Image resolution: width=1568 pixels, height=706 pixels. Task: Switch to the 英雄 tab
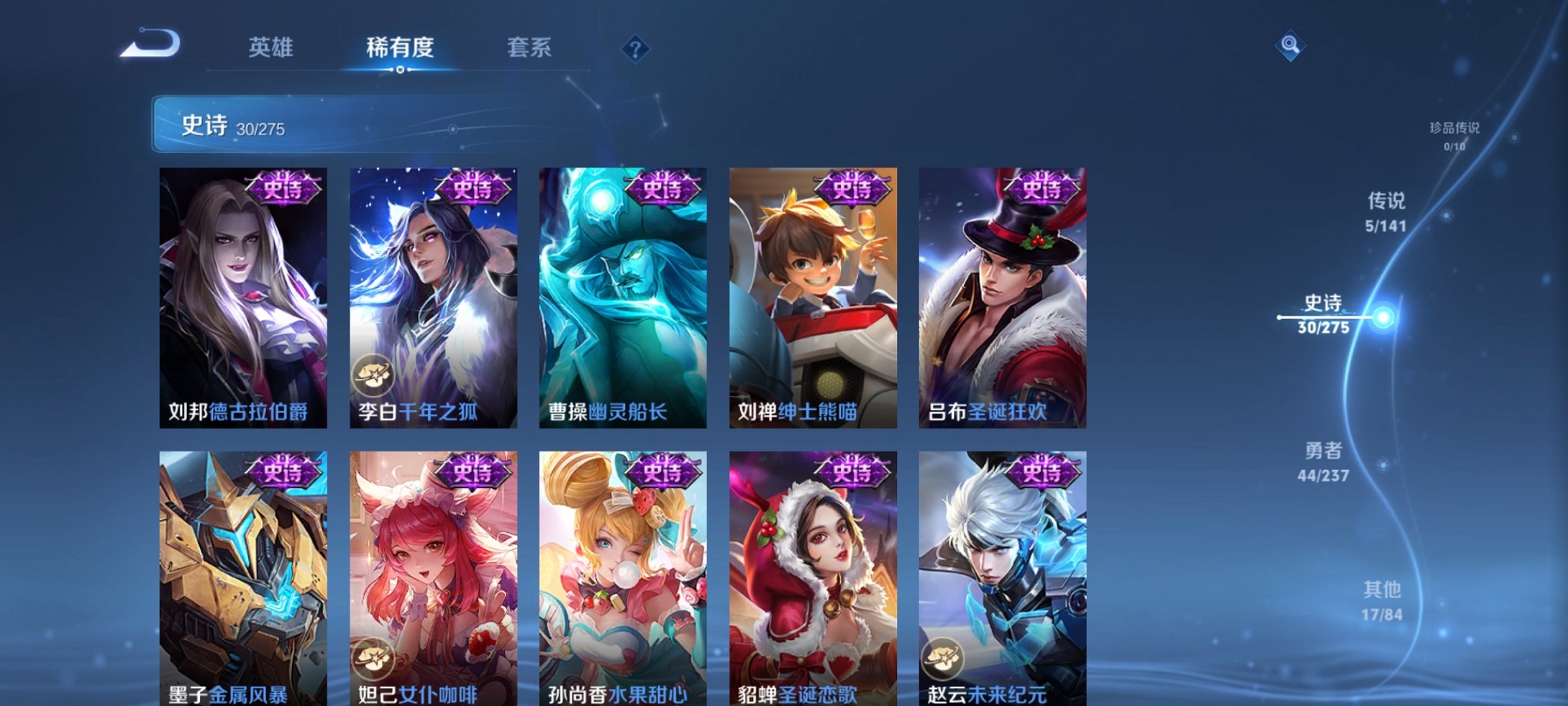coord(271,47)
